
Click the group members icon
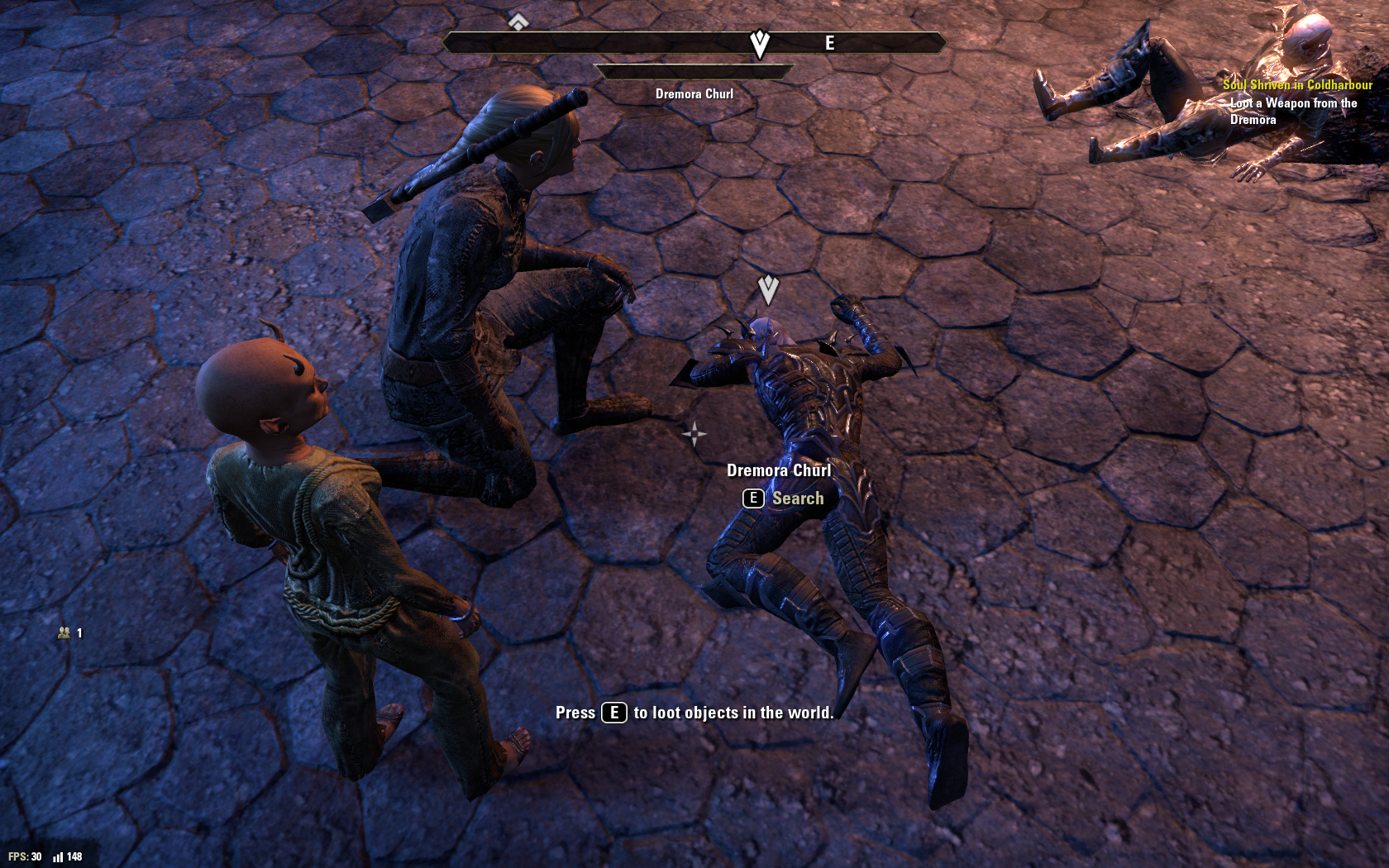pos(64,633)
